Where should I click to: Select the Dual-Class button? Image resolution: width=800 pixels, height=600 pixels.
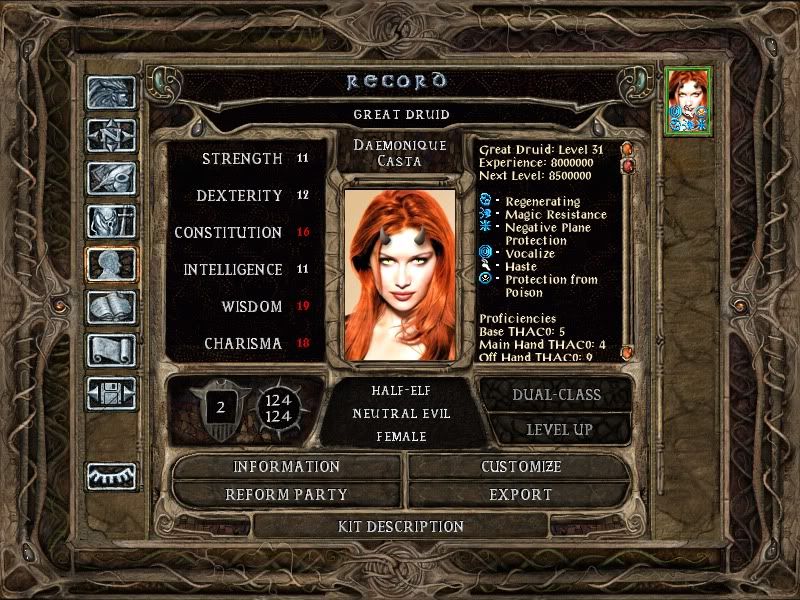coord(556,394)
